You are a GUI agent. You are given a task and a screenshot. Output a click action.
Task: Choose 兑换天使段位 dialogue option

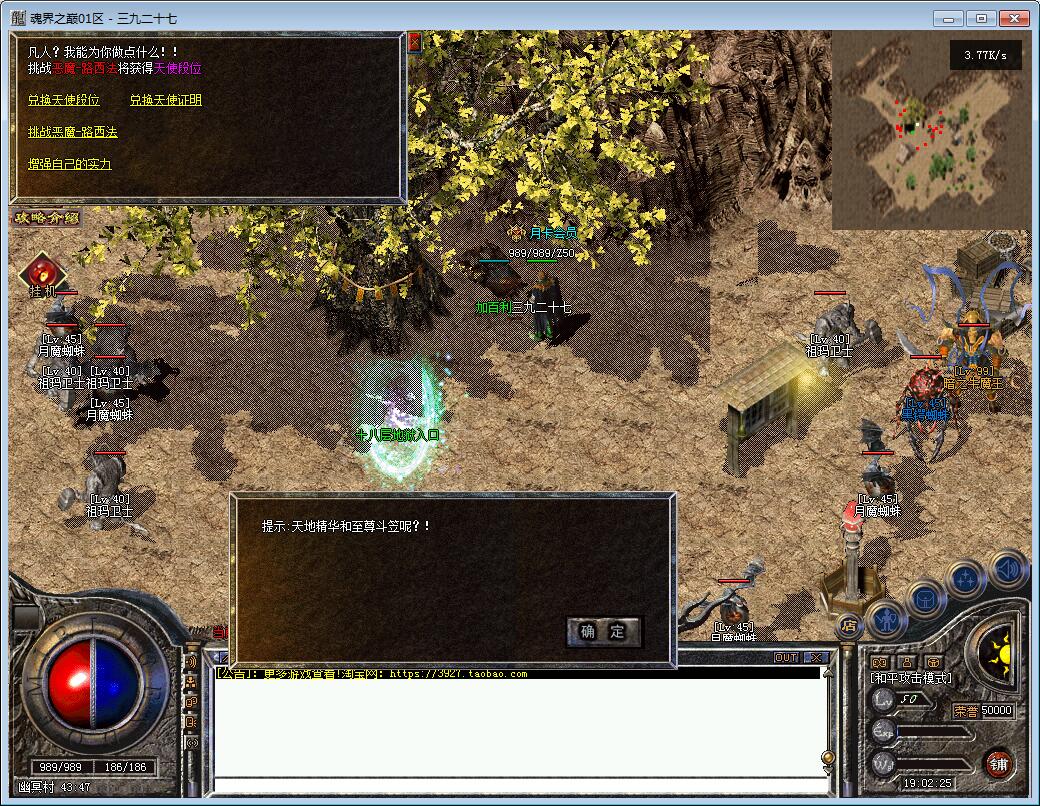[64, 100]
